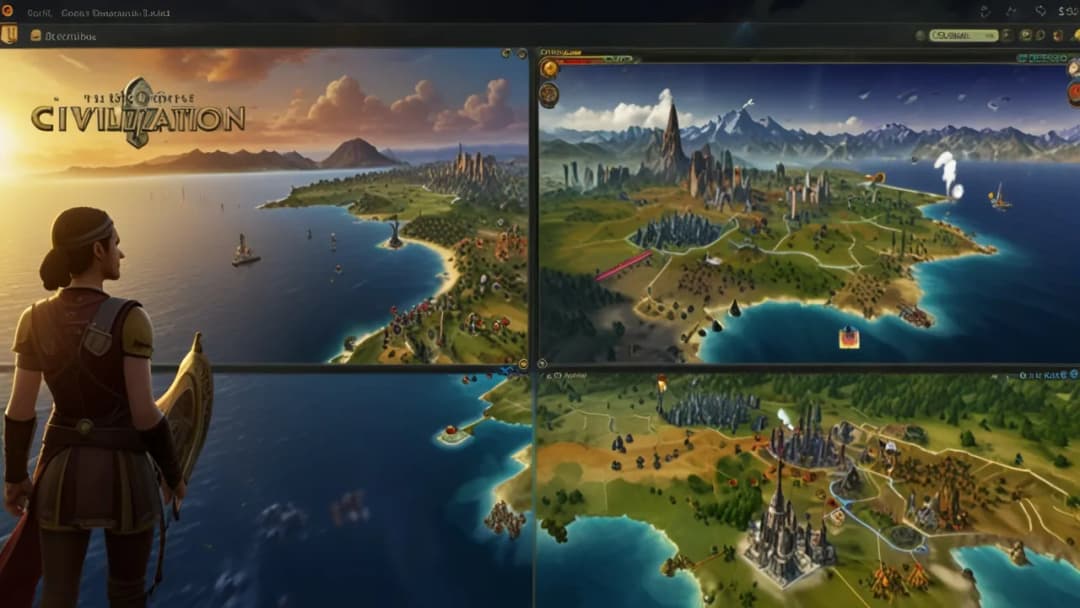Click the lower dark round icon on the mountain map's left edge
Screen dimensions: 1080x608
[549, 95]
